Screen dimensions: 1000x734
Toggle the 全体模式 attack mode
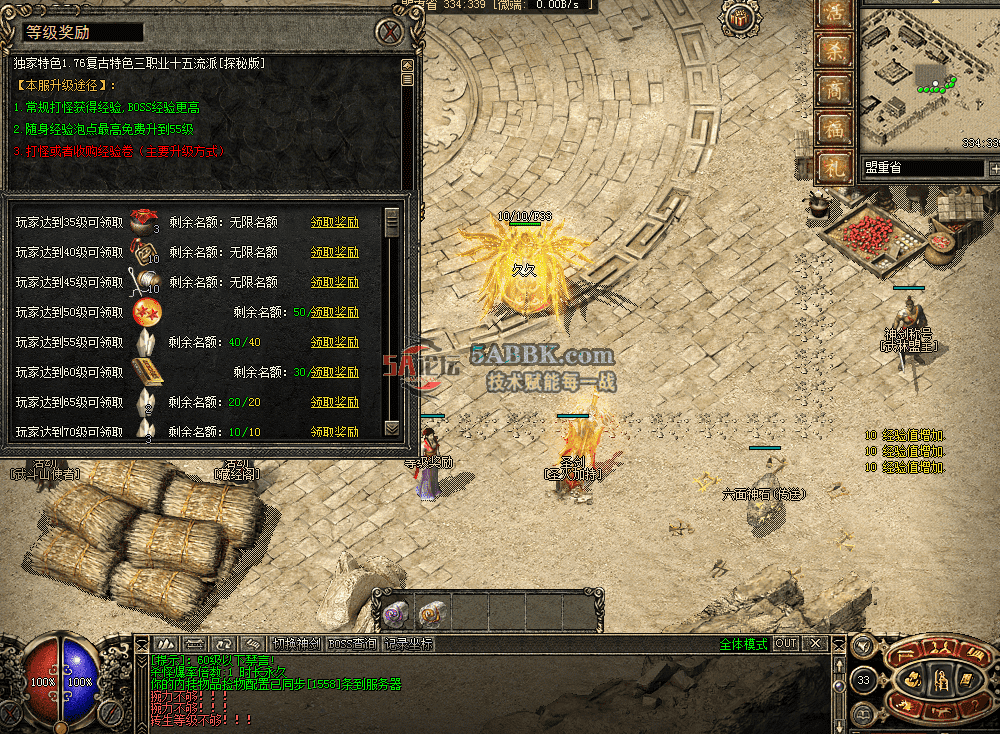(743, 644)
